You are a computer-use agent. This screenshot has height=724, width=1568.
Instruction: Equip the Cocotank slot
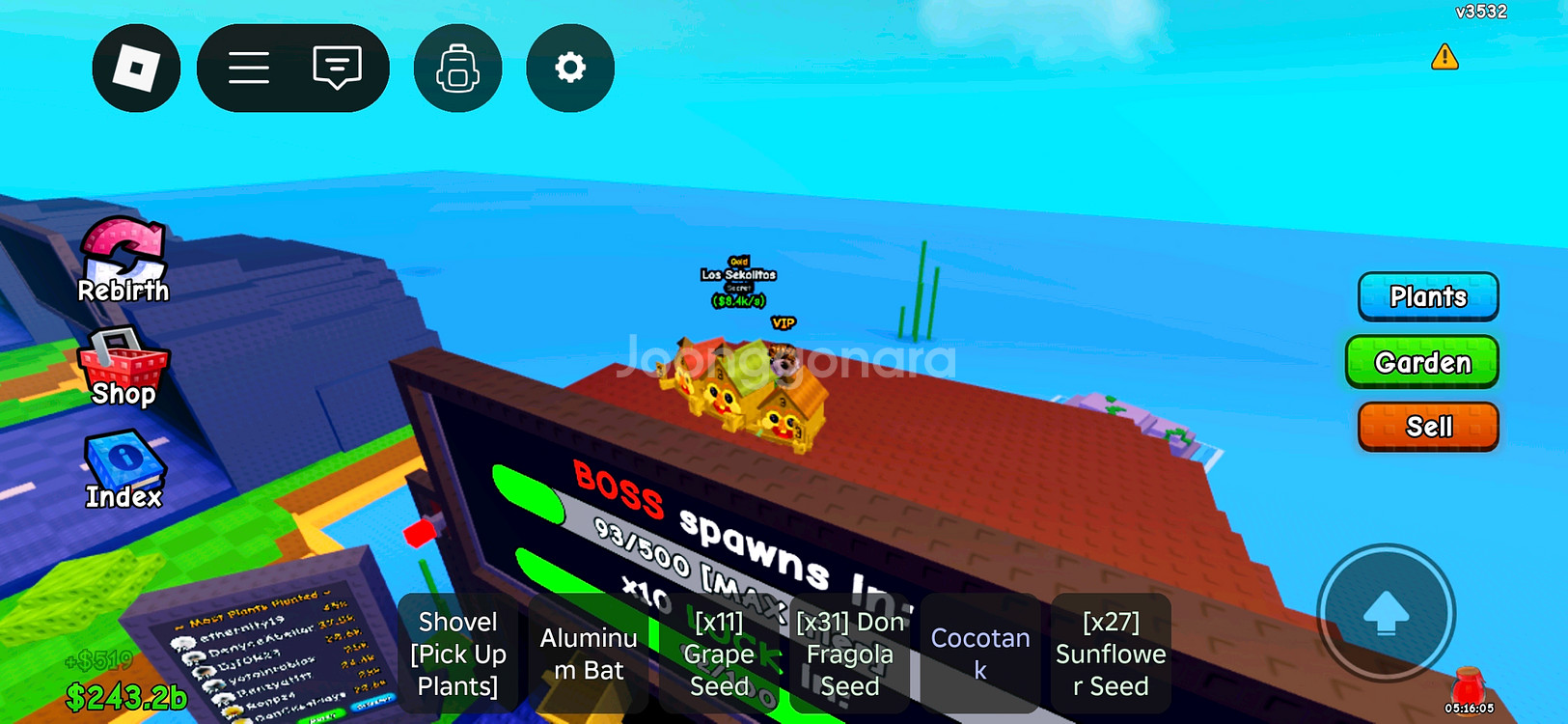coord(980,654)
